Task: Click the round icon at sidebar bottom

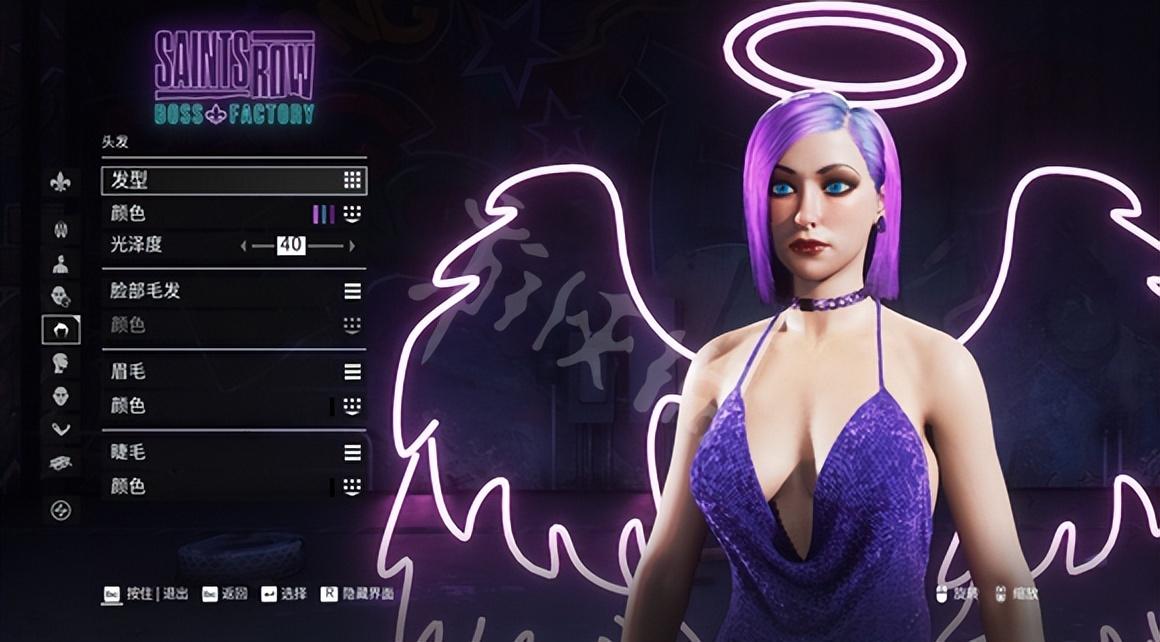Action: tap(61, 510)
